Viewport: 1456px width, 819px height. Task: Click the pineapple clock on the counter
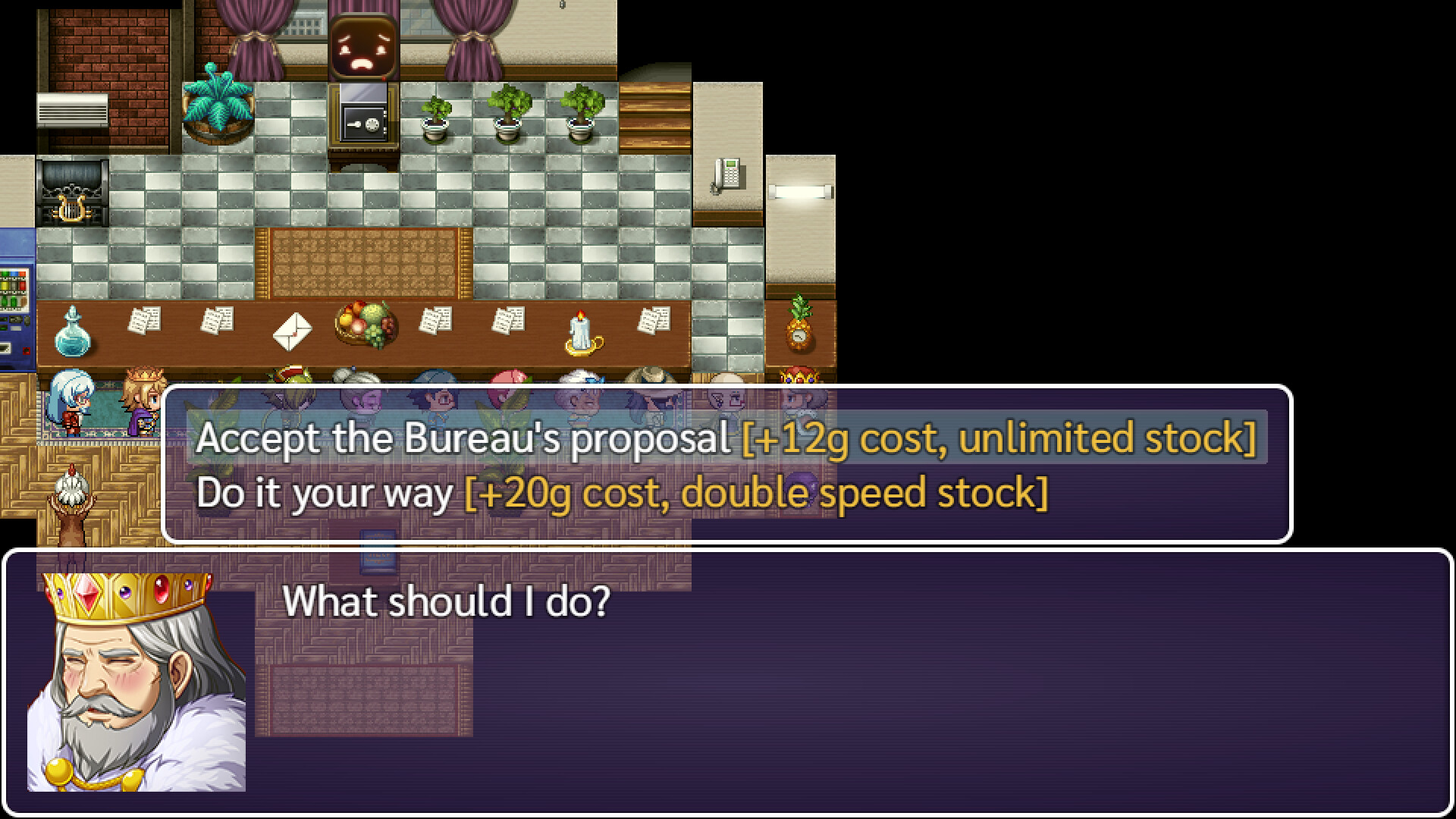click(797, 330)
